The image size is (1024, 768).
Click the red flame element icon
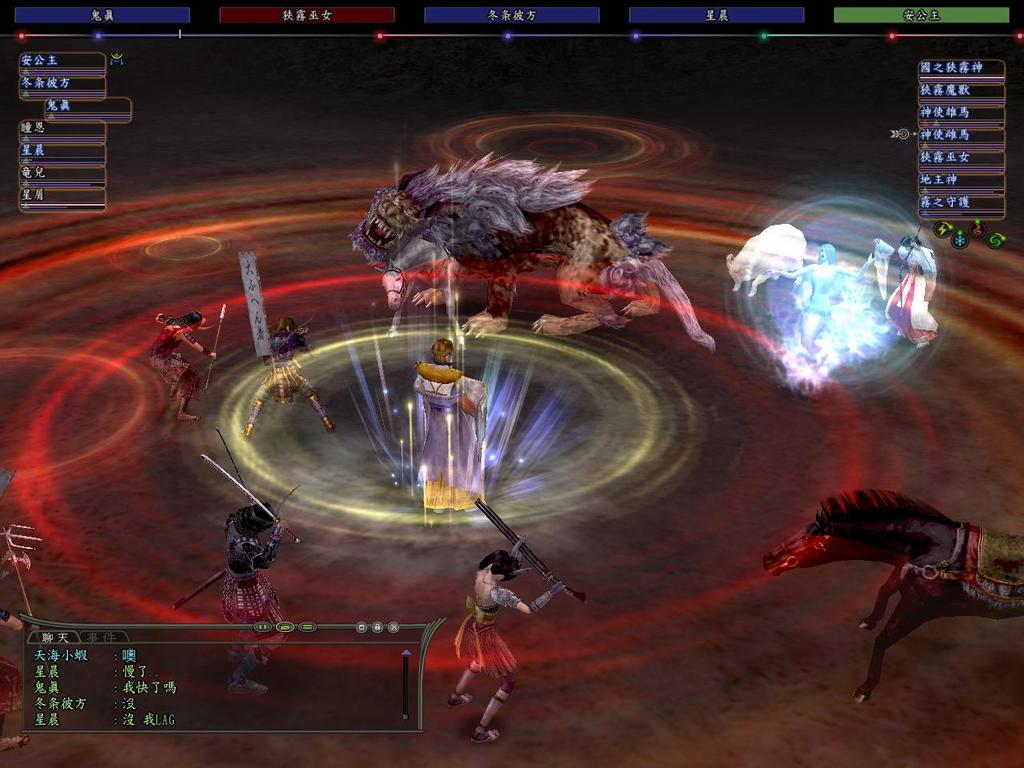(977, 229)
